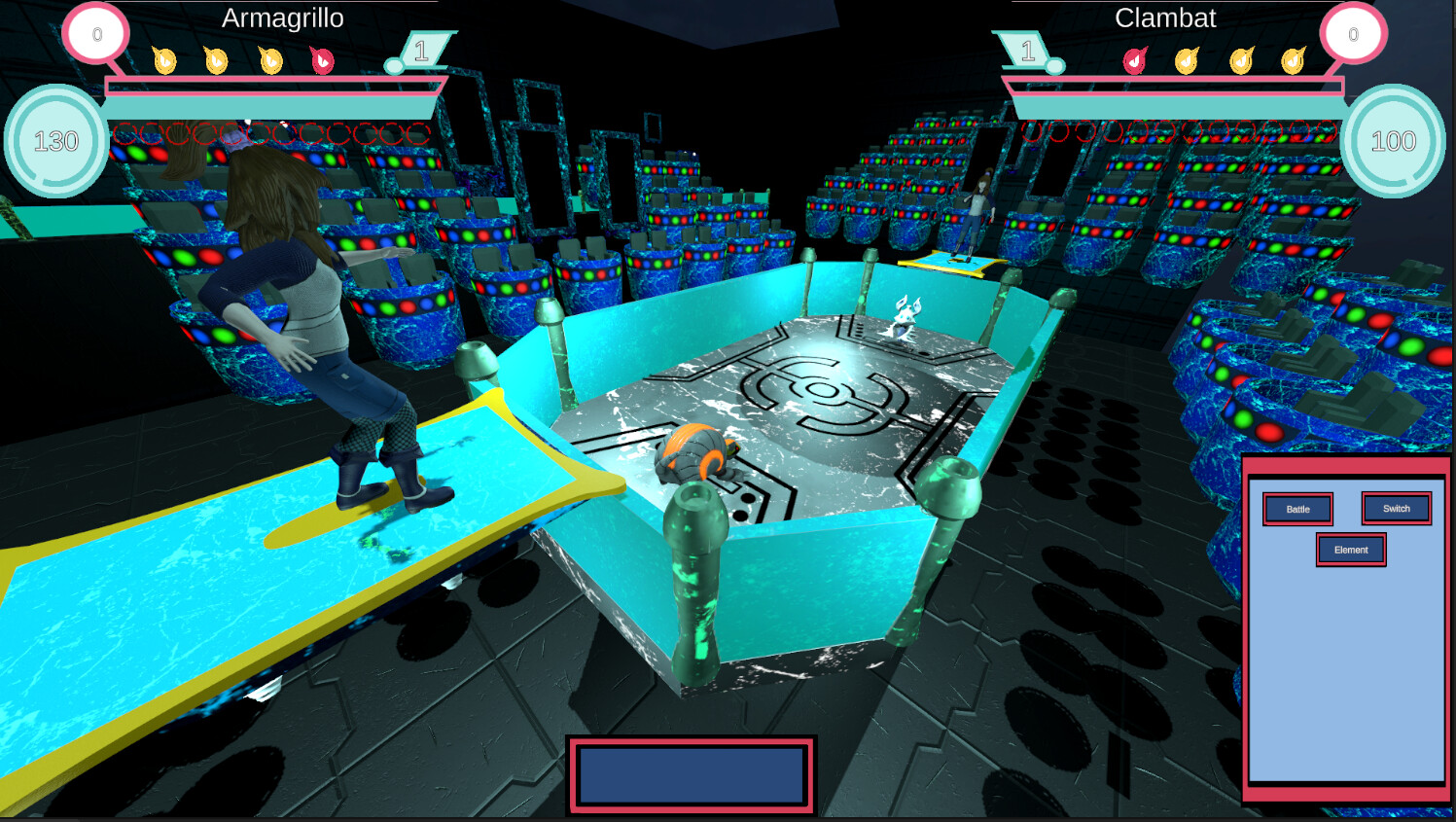Select Armagrillo's pink health bar
This screenshot has height=822, width=1456.
(x=272, y=86)
